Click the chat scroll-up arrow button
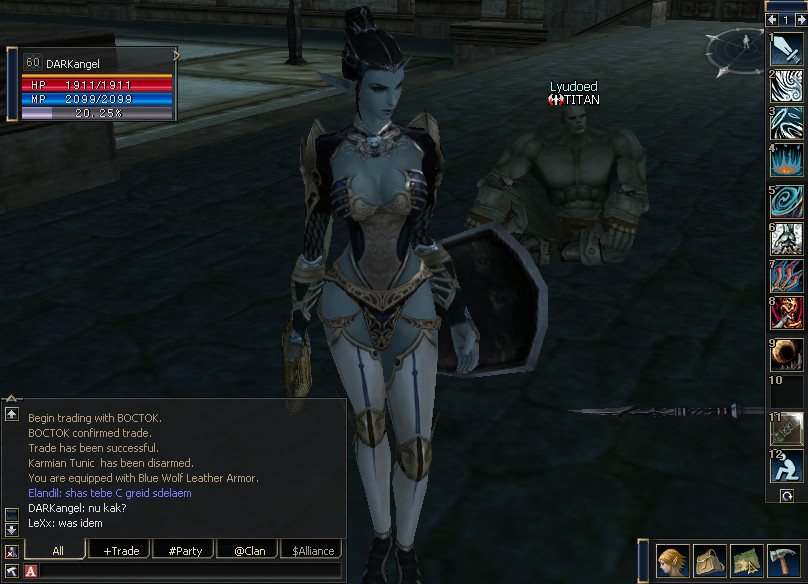 tap(12, 414)
